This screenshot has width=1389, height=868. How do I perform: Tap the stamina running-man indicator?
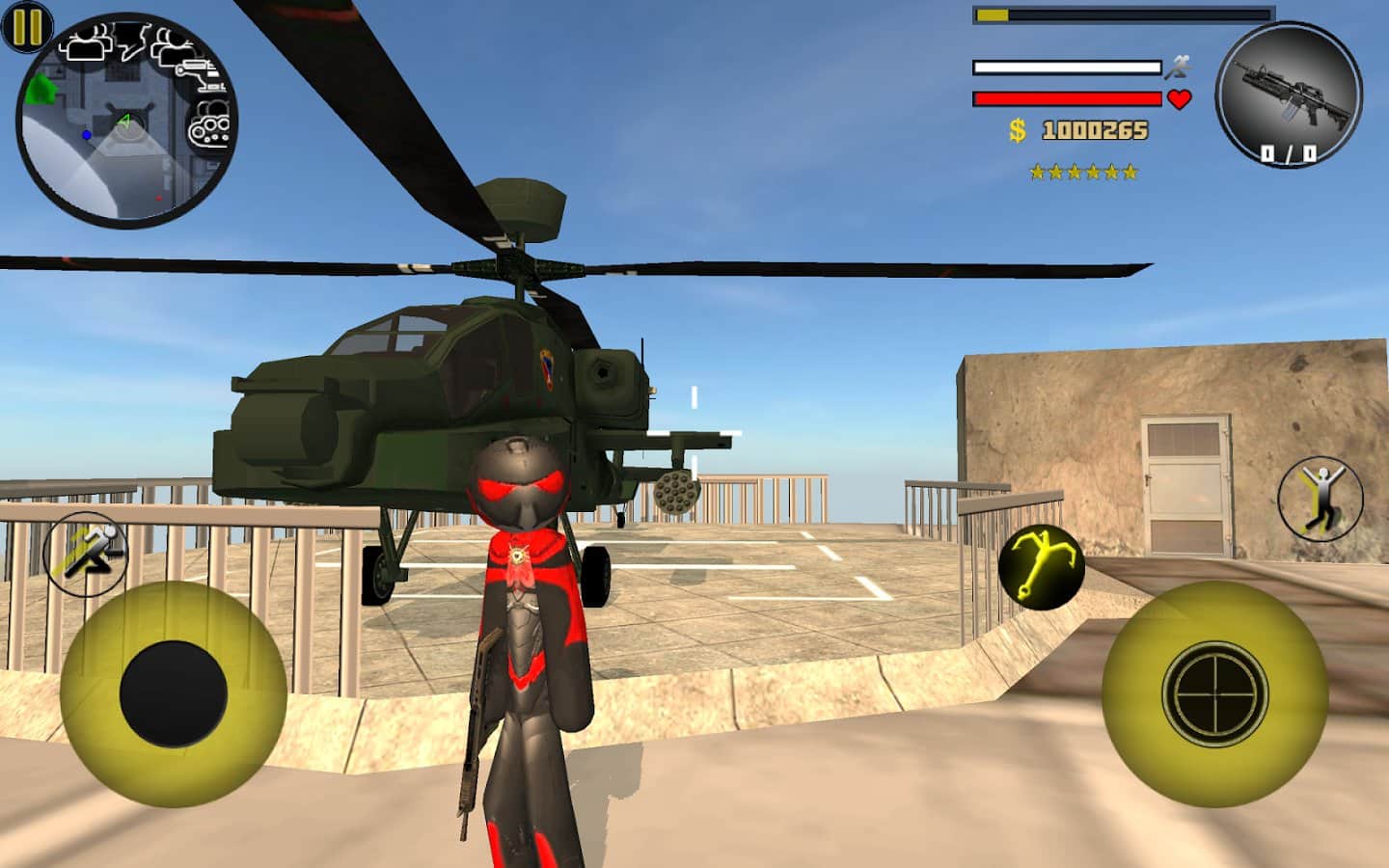pyautogui.click(x=1179, y=65)
